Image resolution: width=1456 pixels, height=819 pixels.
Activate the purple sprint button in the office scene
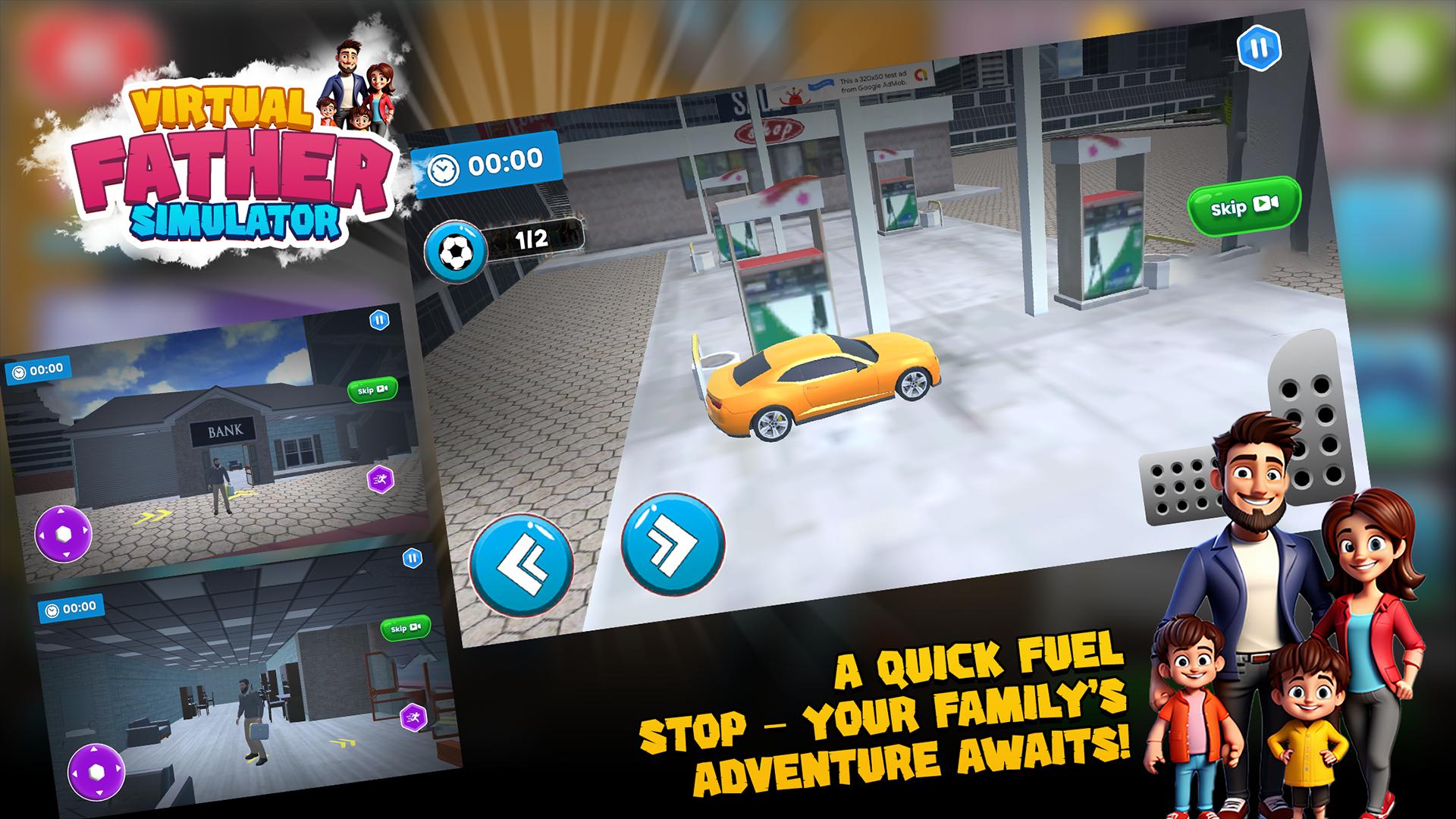[x=414, y=716]
